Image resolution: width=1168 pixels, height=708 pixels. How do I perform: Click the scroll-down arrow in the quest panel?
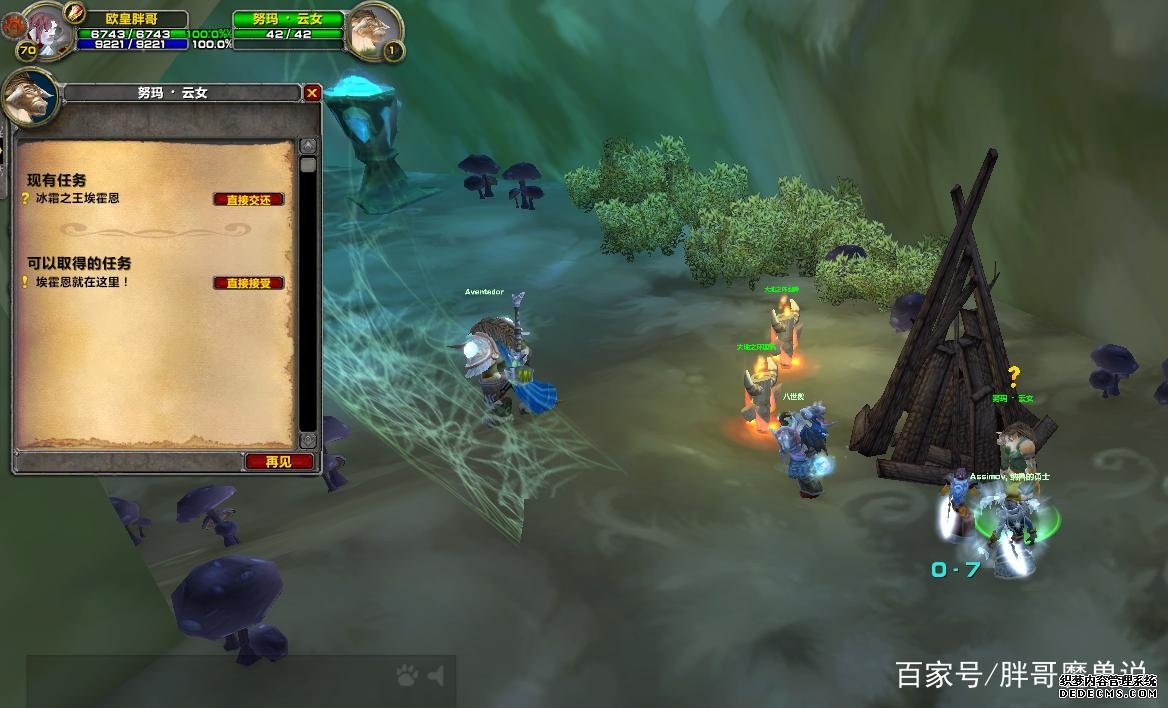pyautogui.click(x=308, y=440)
